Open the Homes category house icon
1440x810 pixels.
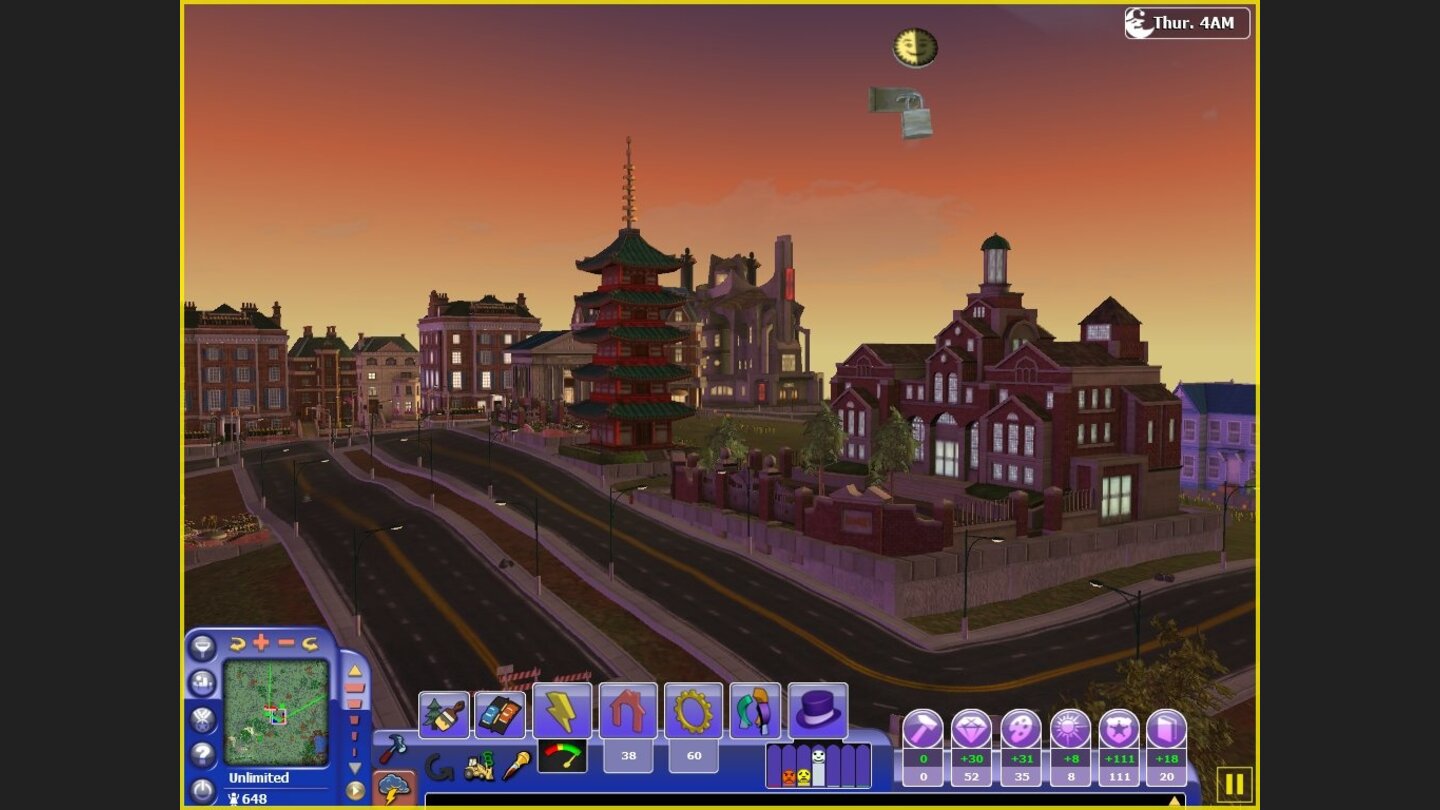pyautogui.click(x=628, y=713)
